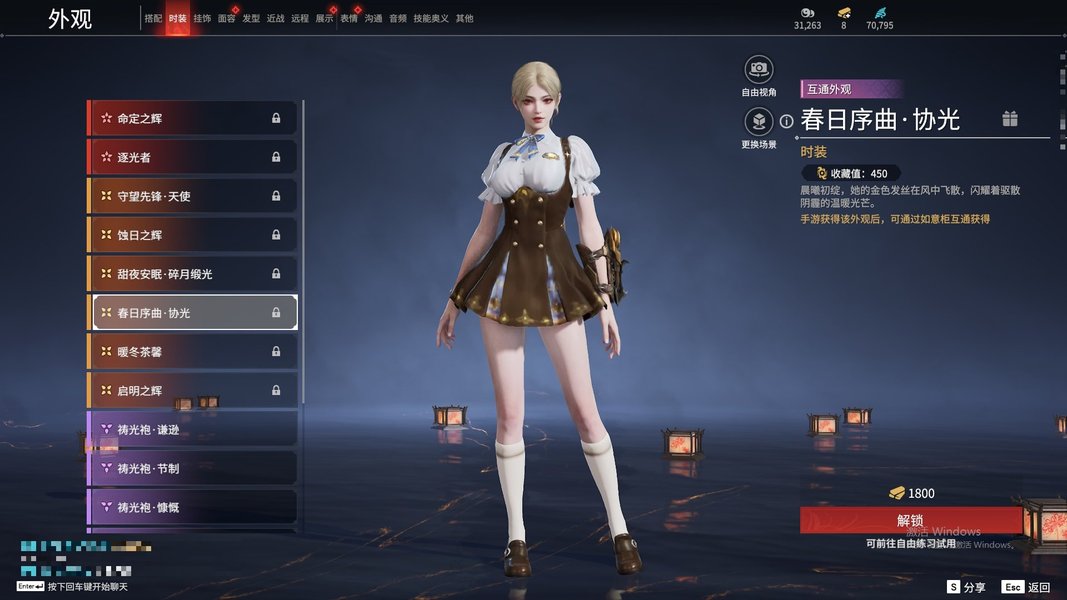
Task: Click the 更换场景 change scene icon
Action: pyautogui.click(x=759, y=122)
